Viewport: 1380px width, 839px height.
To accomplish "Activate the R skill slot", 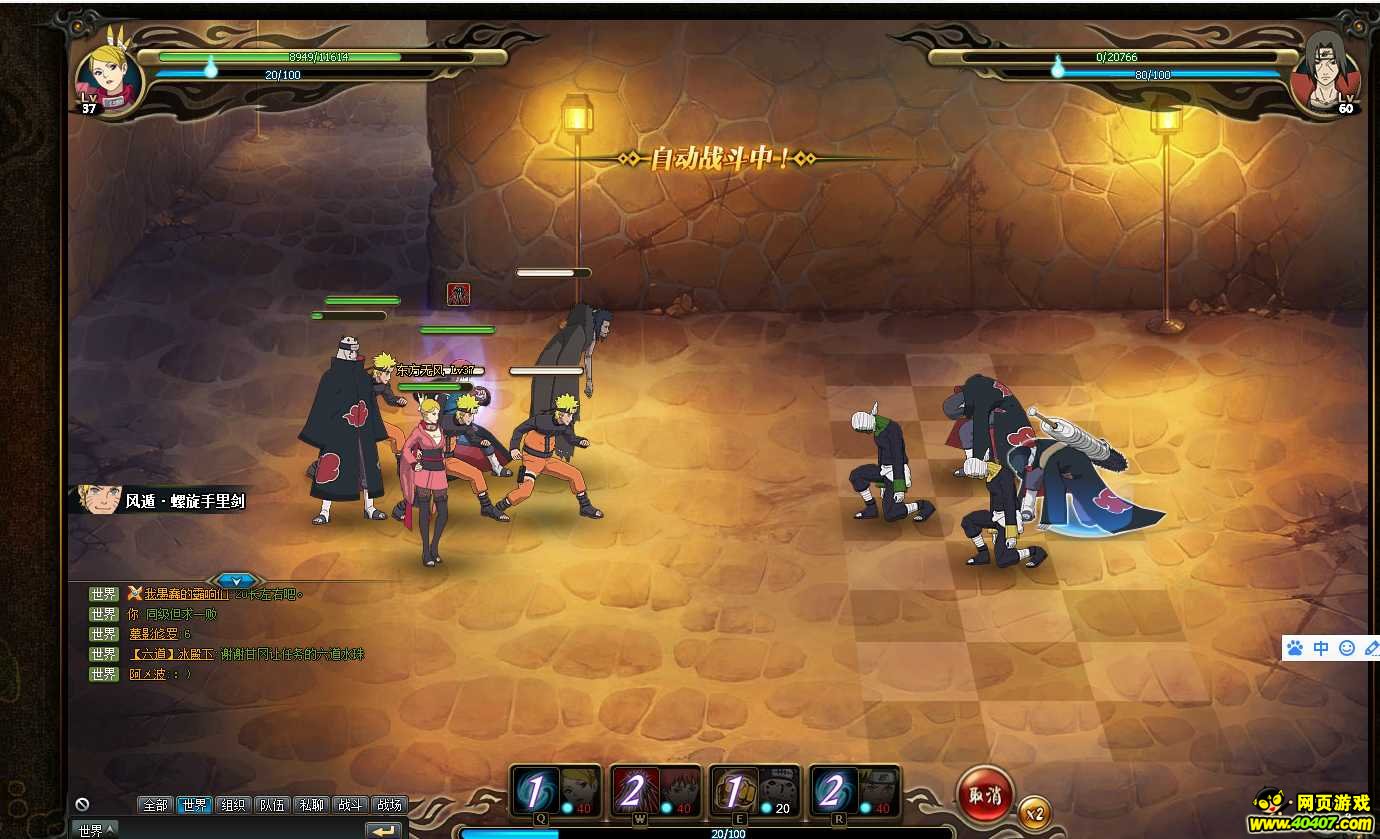I will click(x=856, y=794).
